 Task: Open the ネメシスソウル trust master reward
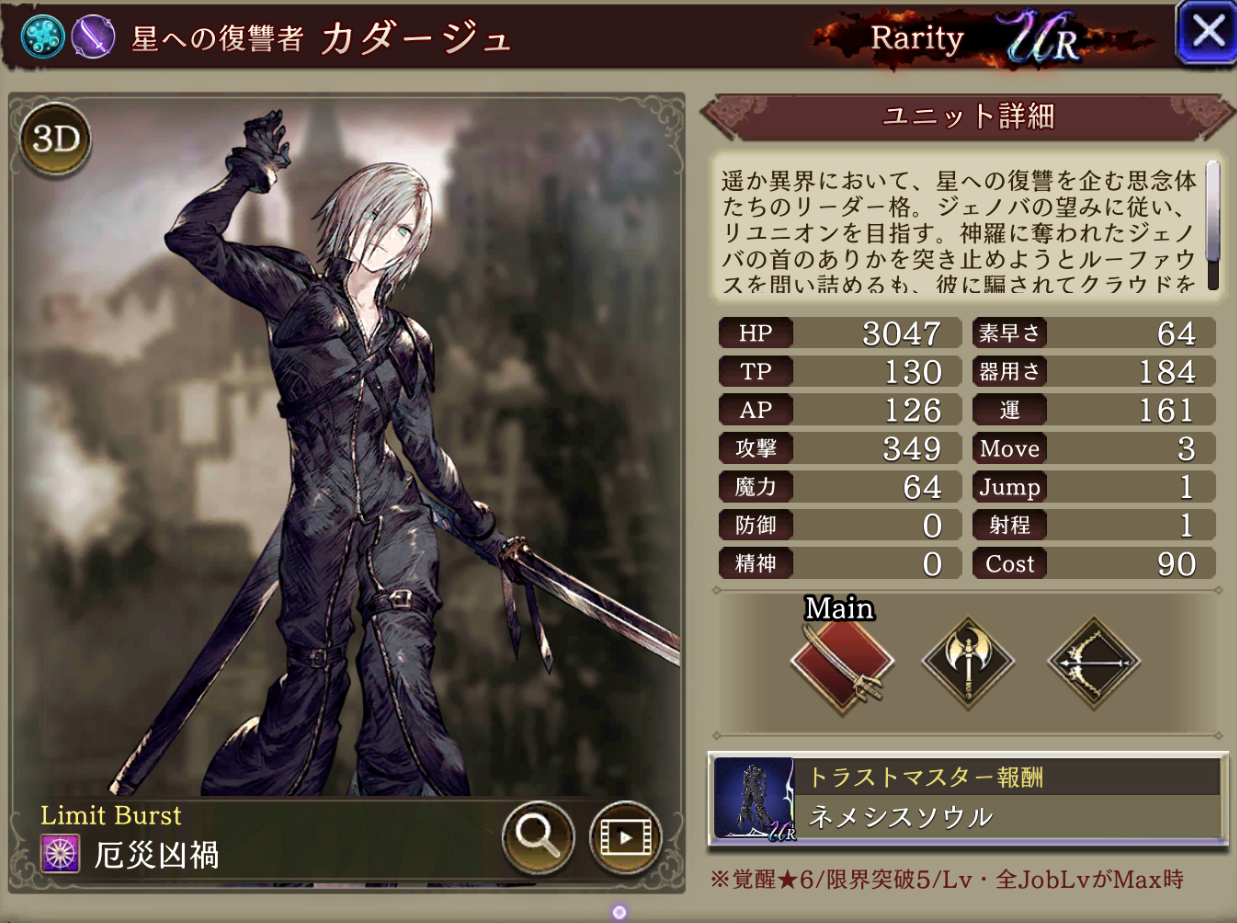point(967,797)
